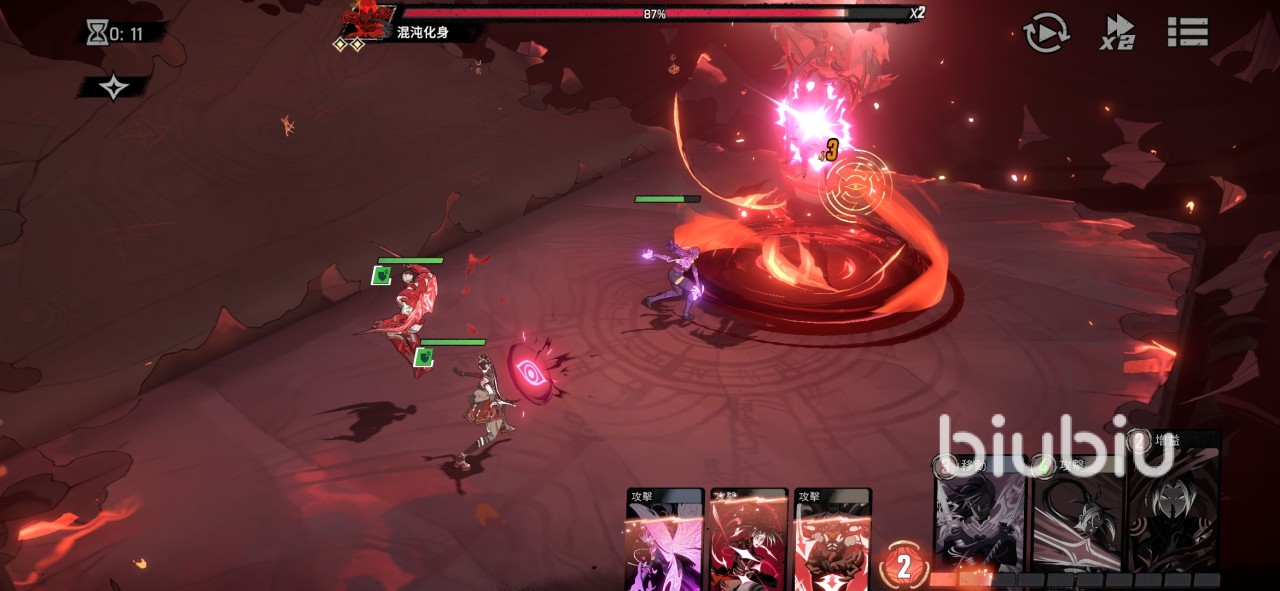Choose the red horned demon attack card
This screenshot has height=591, width=1280.
pos(832,540)
